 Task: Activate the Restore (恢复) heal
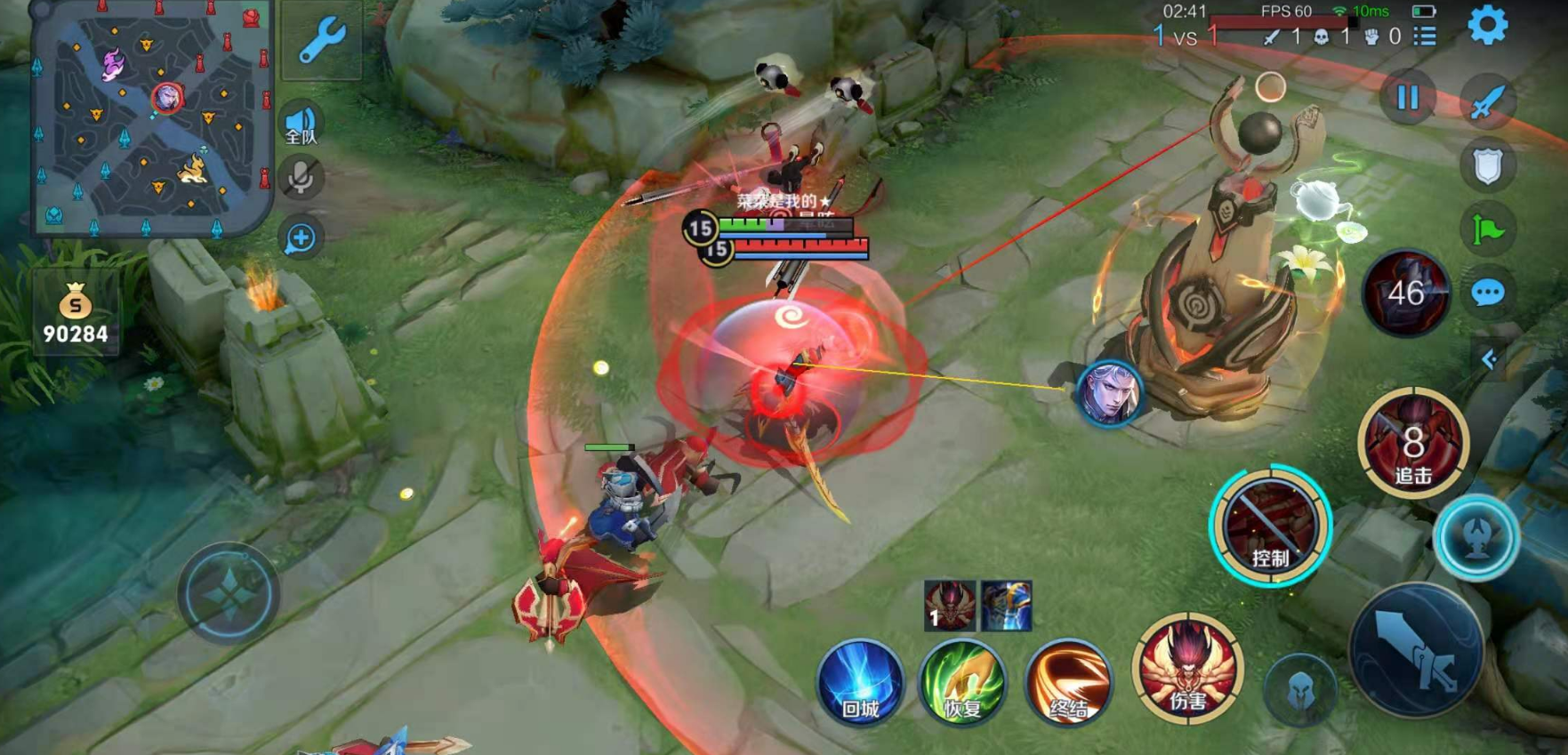(963, 683)
